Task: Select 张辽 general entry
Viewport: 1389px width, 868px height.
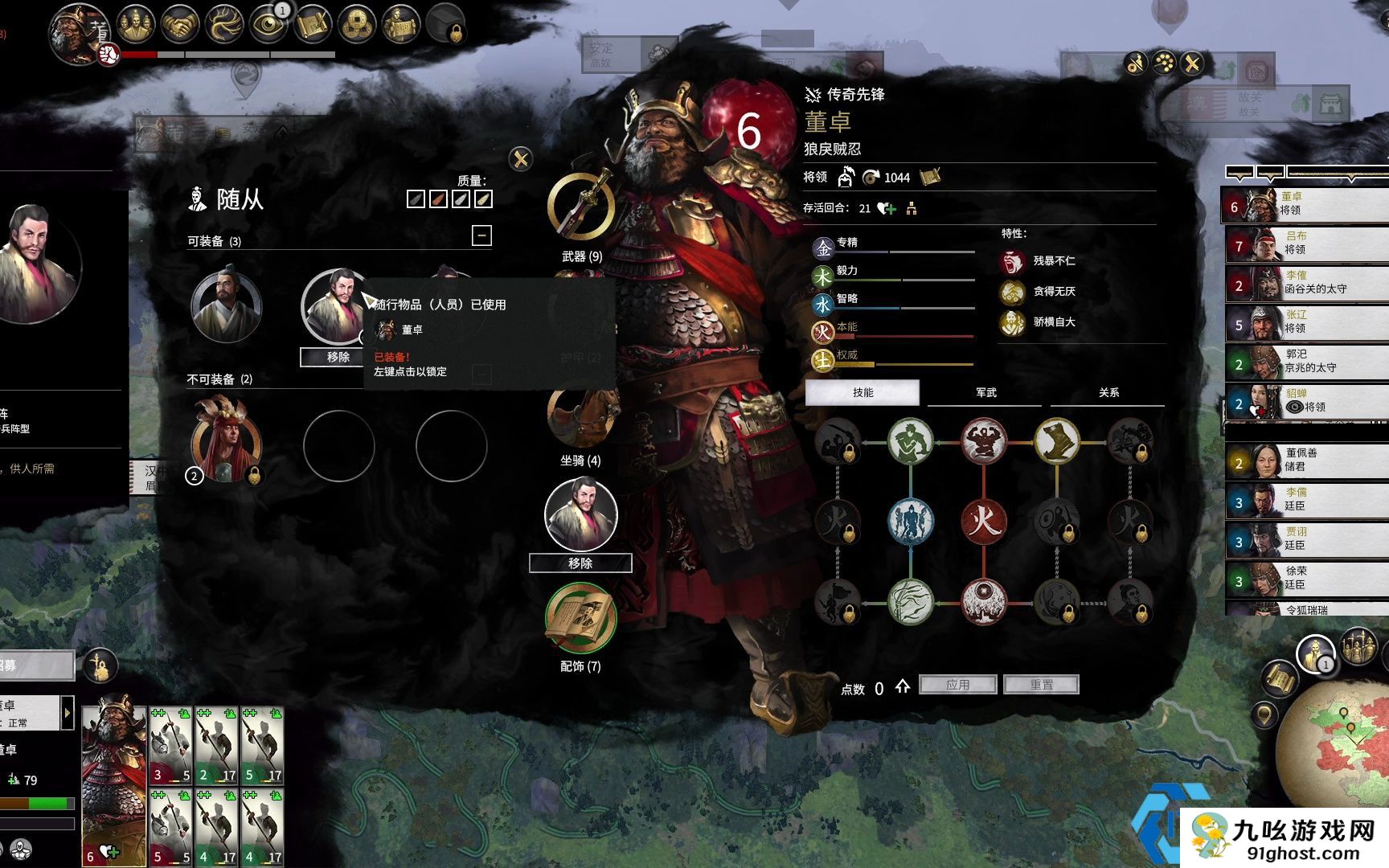Action: coord(1306,322)
